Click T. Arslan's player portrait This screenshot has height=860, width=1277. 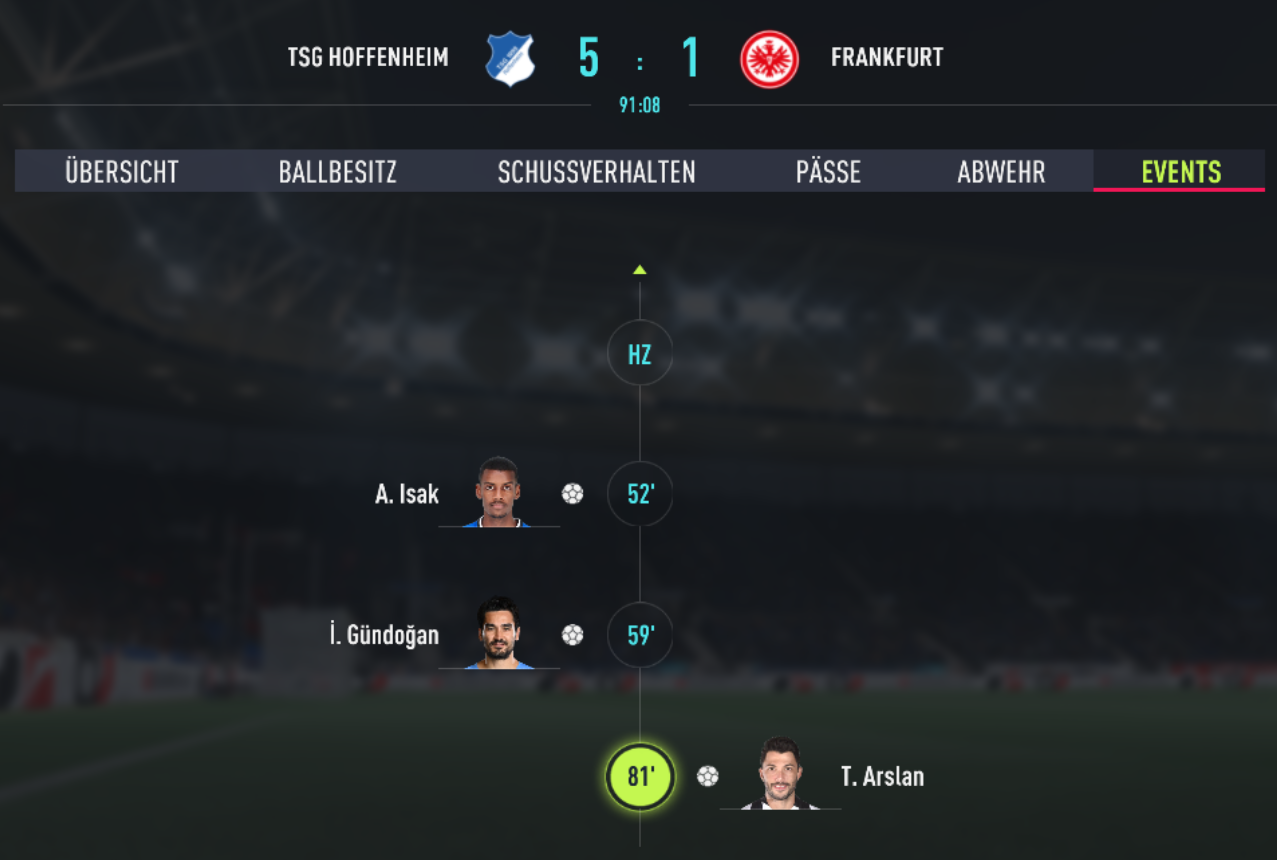pyautogui.click(x=780, y=774)
